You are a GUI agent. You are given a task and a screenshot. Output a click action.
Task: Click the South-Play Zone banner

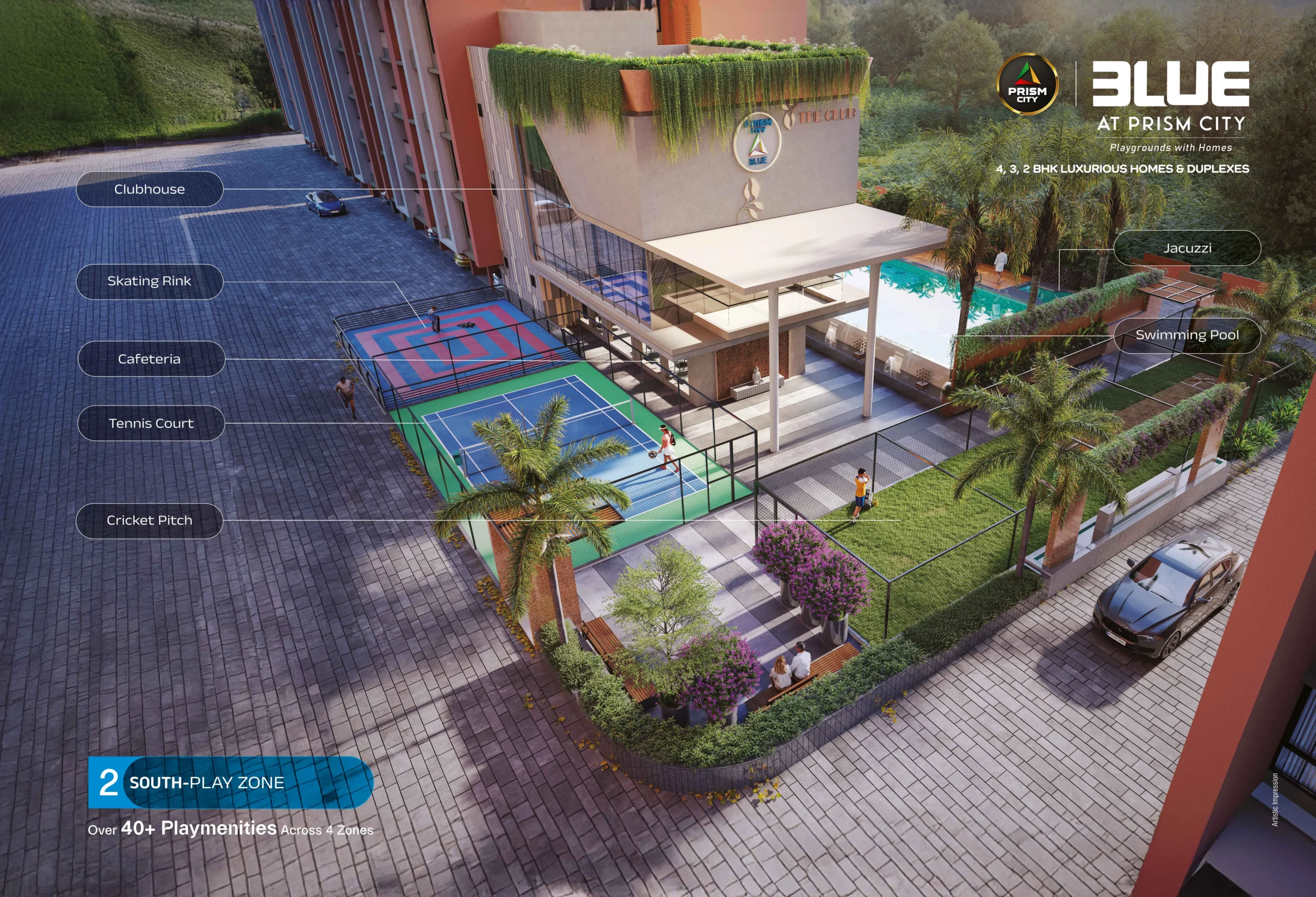pos(230,782)
